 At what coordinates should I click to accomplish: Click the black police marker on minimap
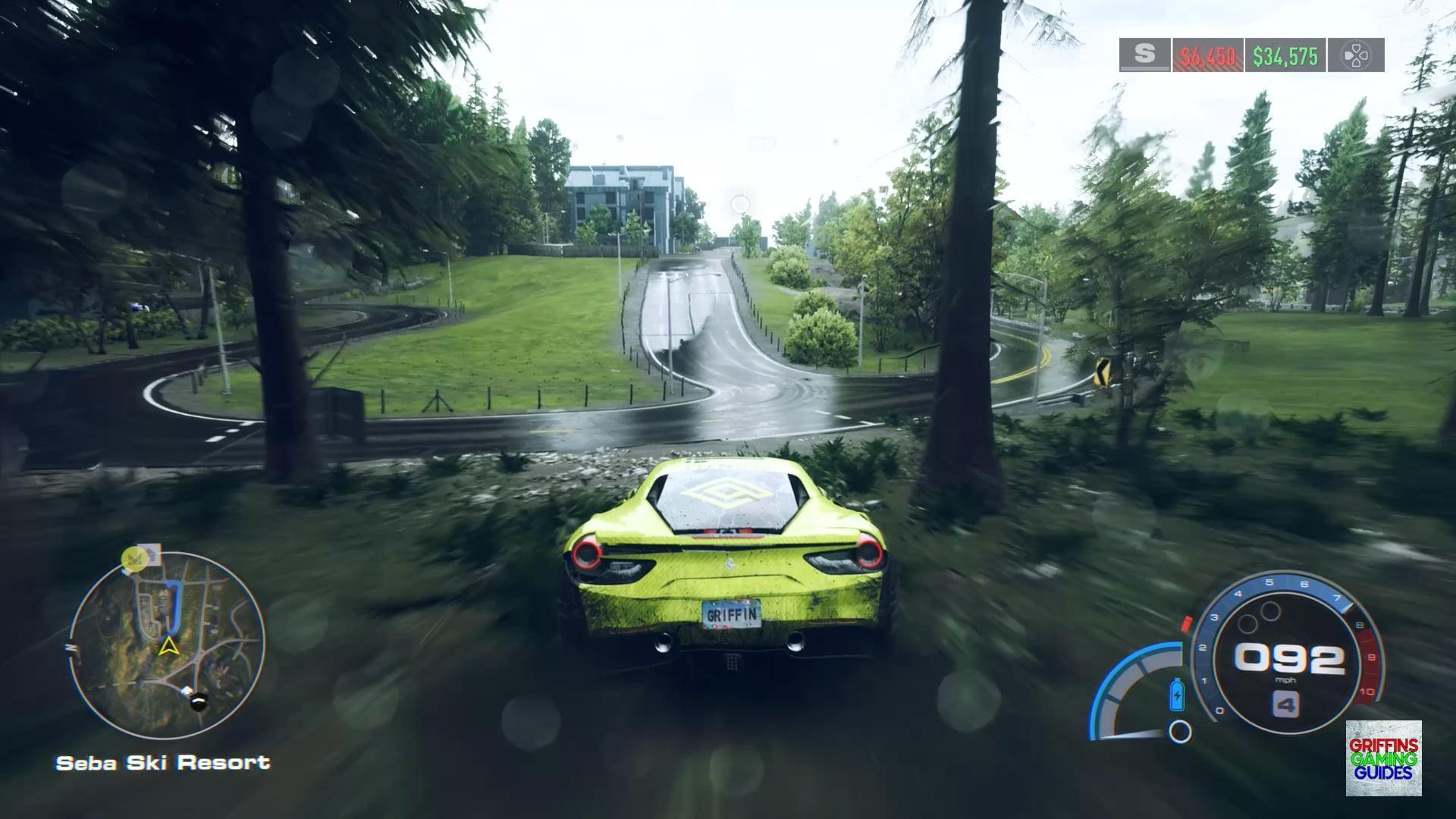click(x=198, y=702)
